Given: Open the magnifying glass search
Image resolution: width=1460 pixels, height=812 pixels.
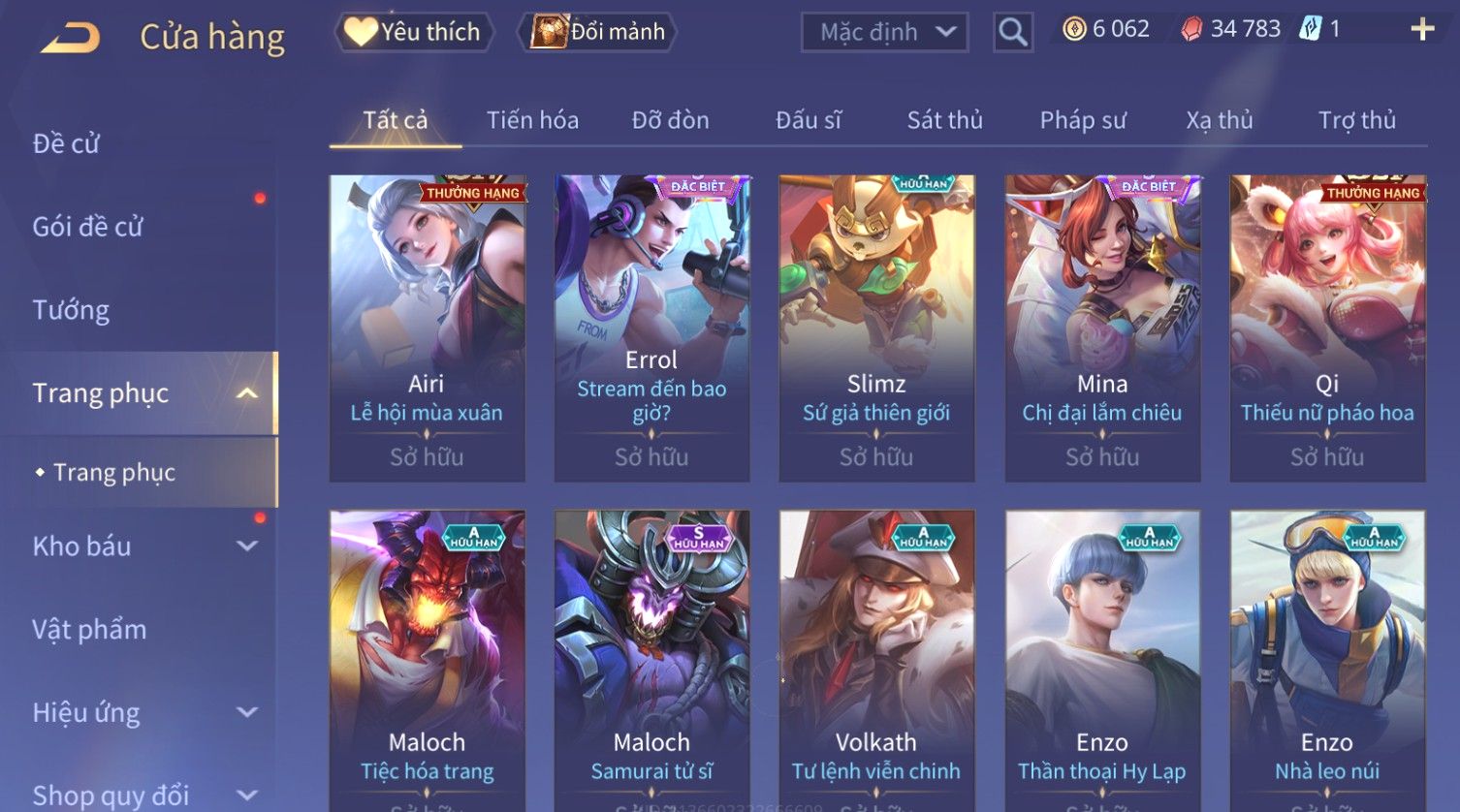Looking at the screenshot, I should [x=1012, y=33].
